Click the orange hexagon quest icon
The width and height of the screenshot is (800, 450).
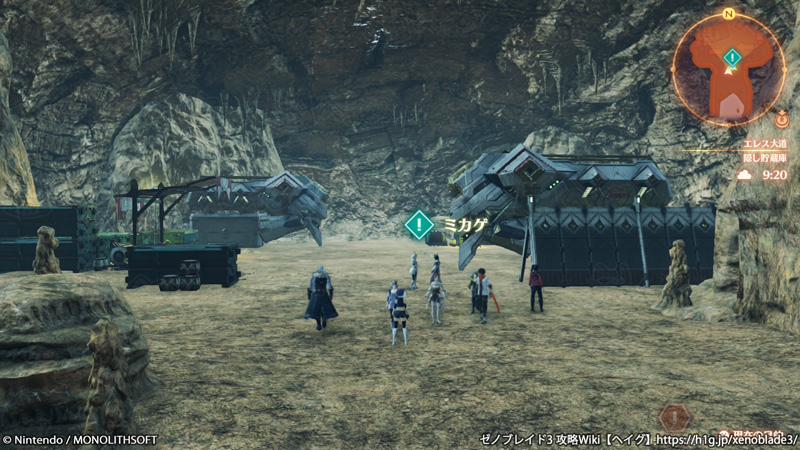pos(675,416)
